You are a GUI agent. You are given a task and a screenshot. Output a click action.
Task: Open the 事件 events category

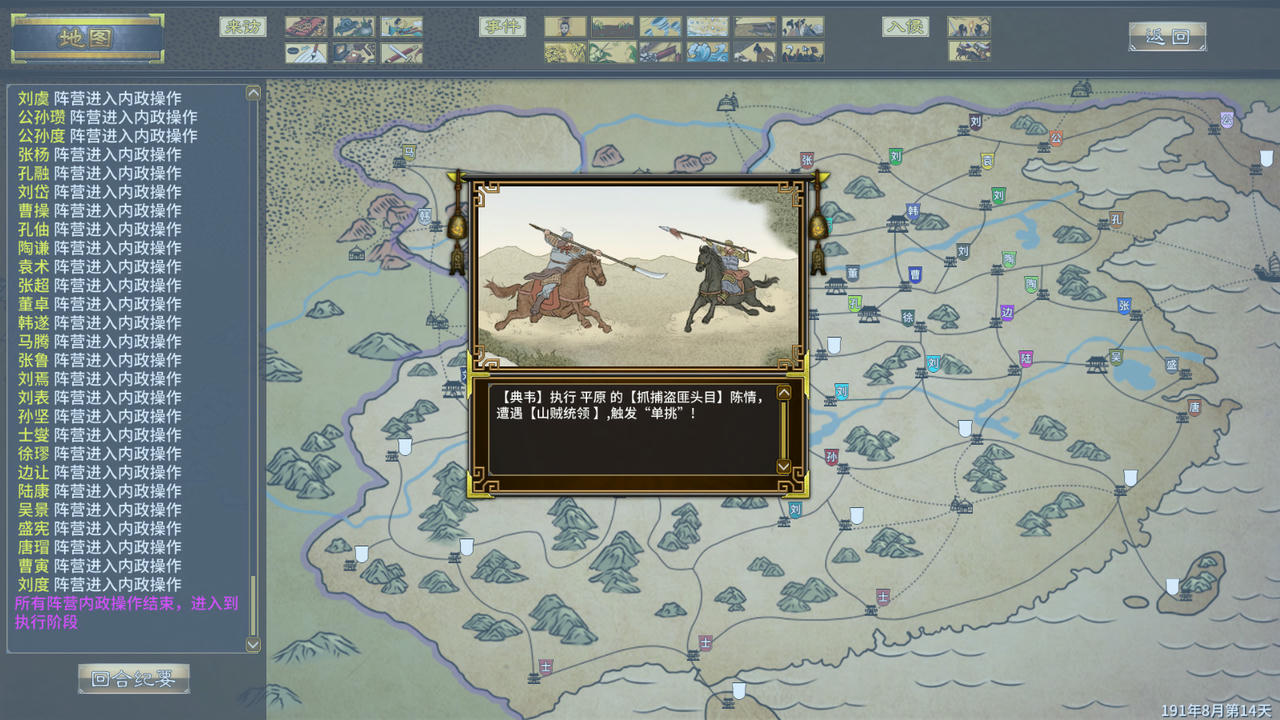click(x=502, y=27)
